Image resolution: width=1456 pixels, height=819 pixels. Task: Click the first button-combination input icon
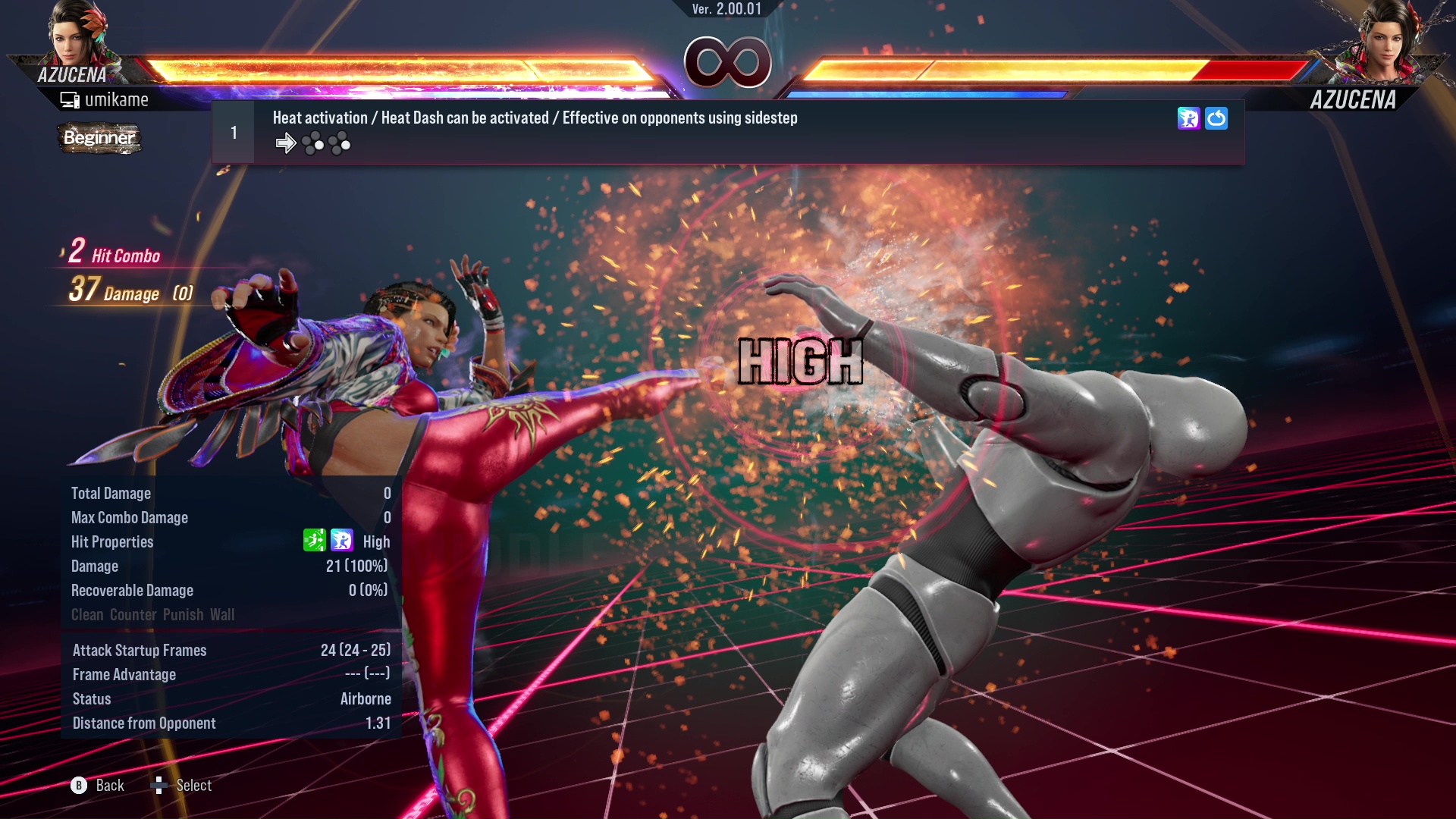click(x=312, y=143)
